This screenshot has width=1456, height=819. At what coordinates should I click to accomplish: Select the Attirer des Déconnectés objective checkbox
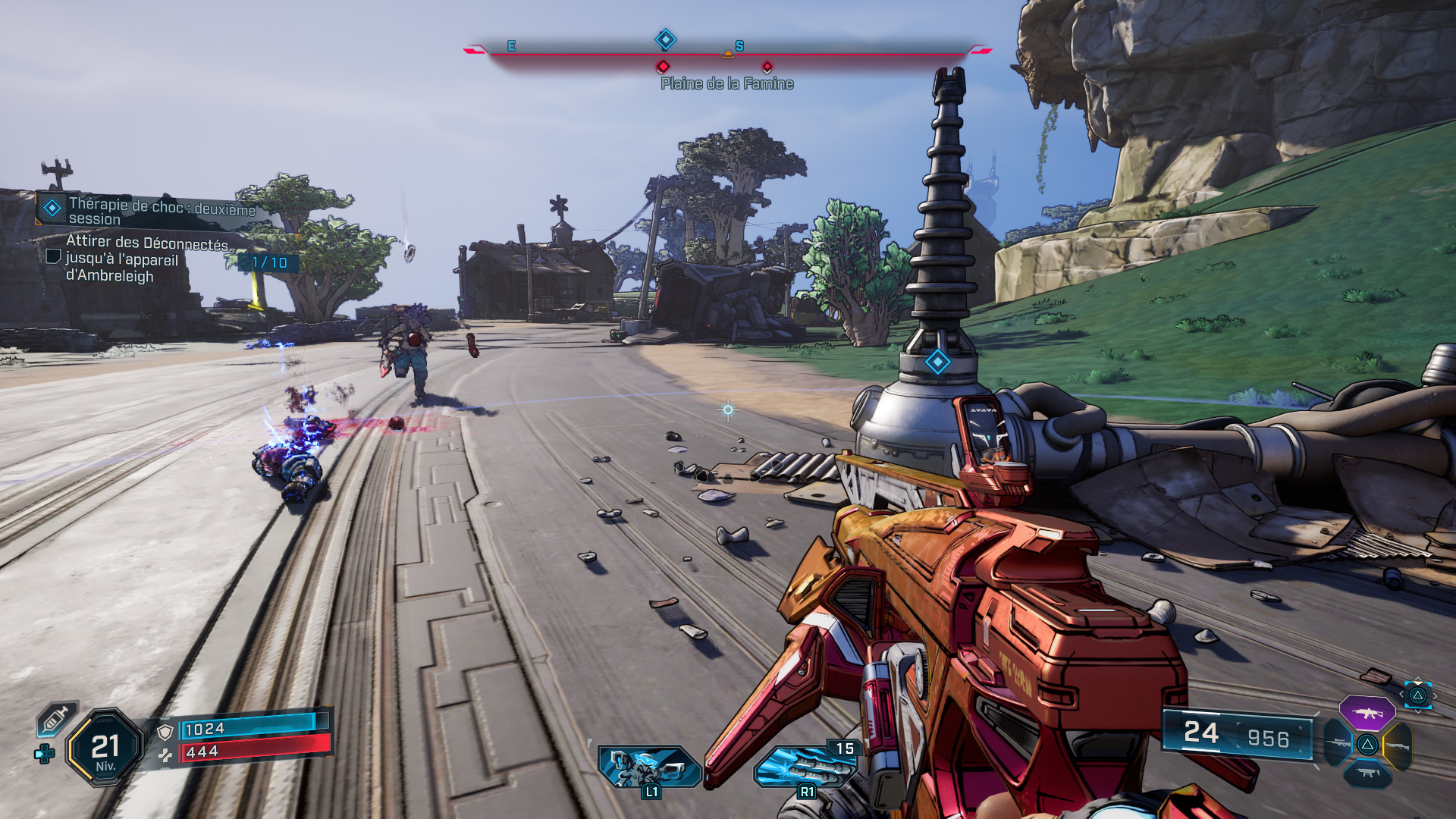(53, 256)
